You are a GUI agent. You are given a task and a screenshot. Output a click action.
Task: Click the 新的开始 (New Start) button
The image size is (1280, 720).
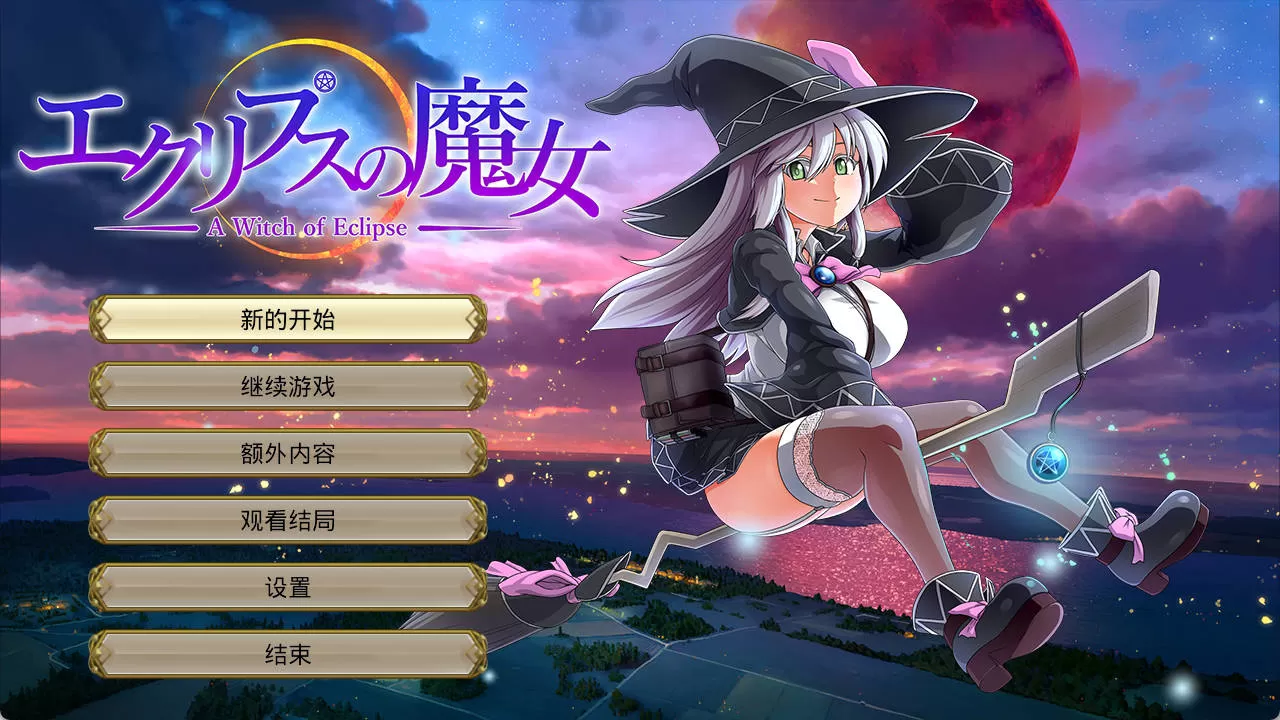[288, 318]
